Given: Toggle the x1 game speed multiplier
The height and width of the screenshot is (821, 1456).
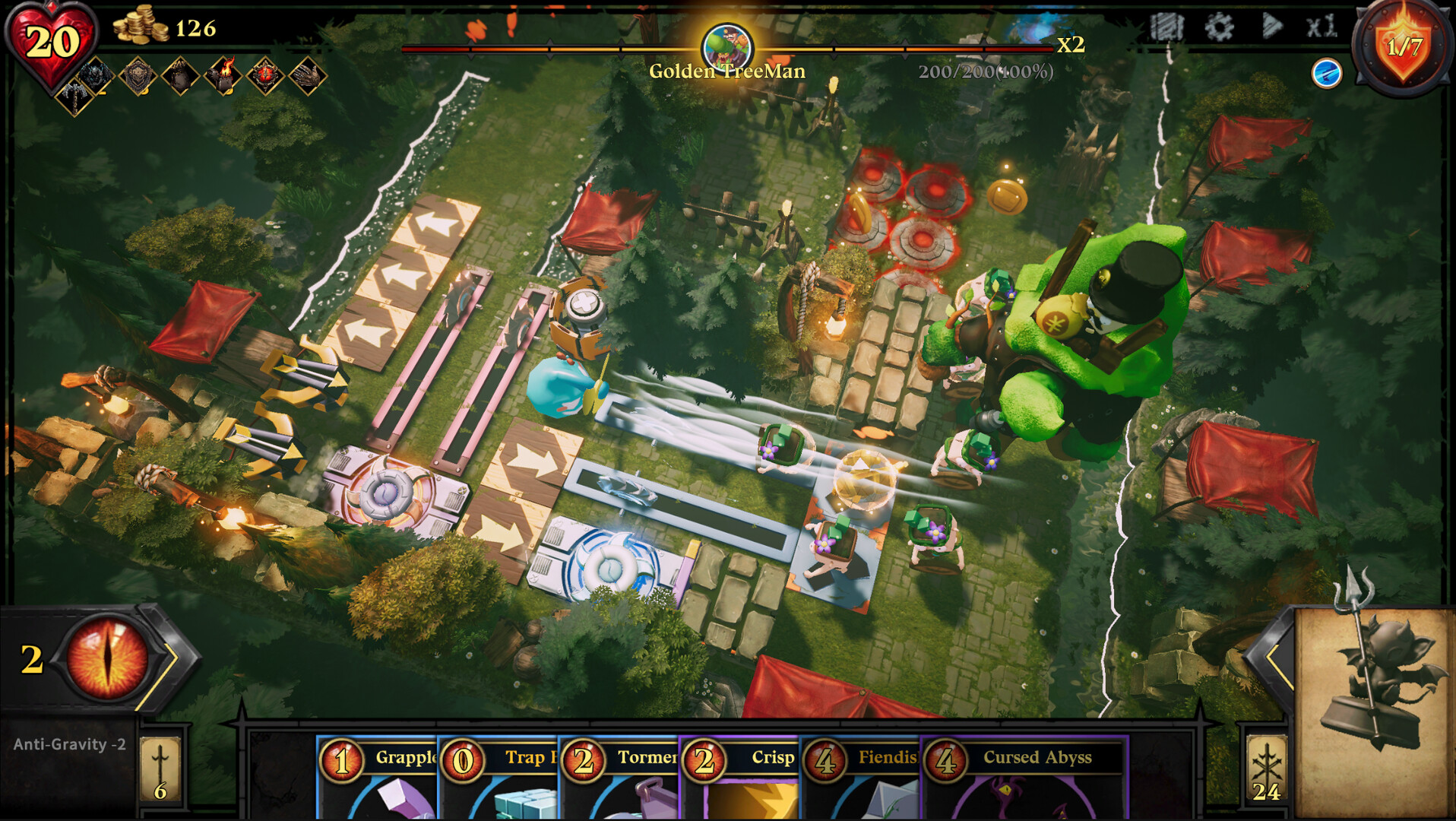Looking at the screenshot, I should click(x=1321, y=27).
